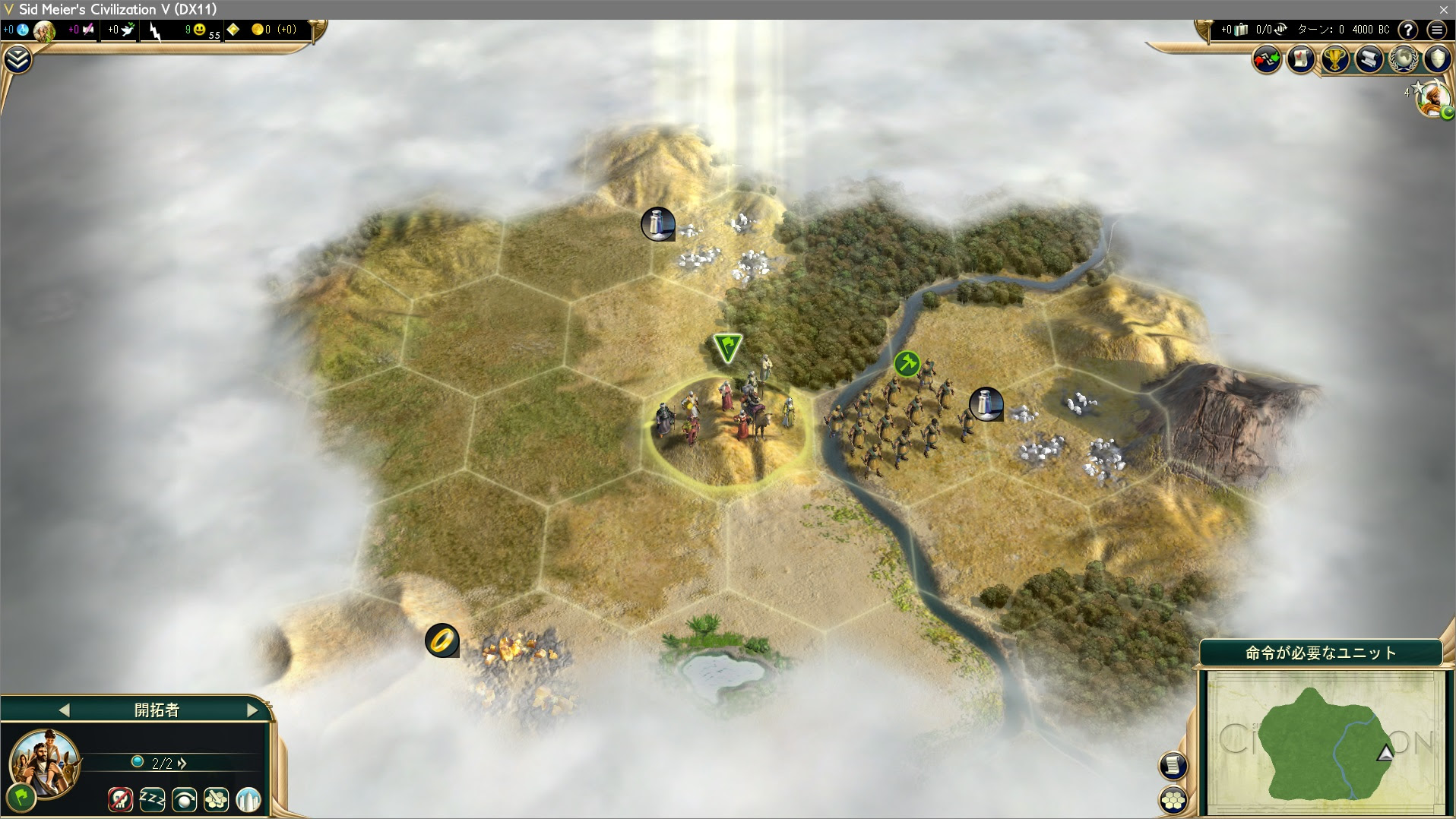Collapse the notification chevron at top left
Screen dimensions: 1456x819
17,59
